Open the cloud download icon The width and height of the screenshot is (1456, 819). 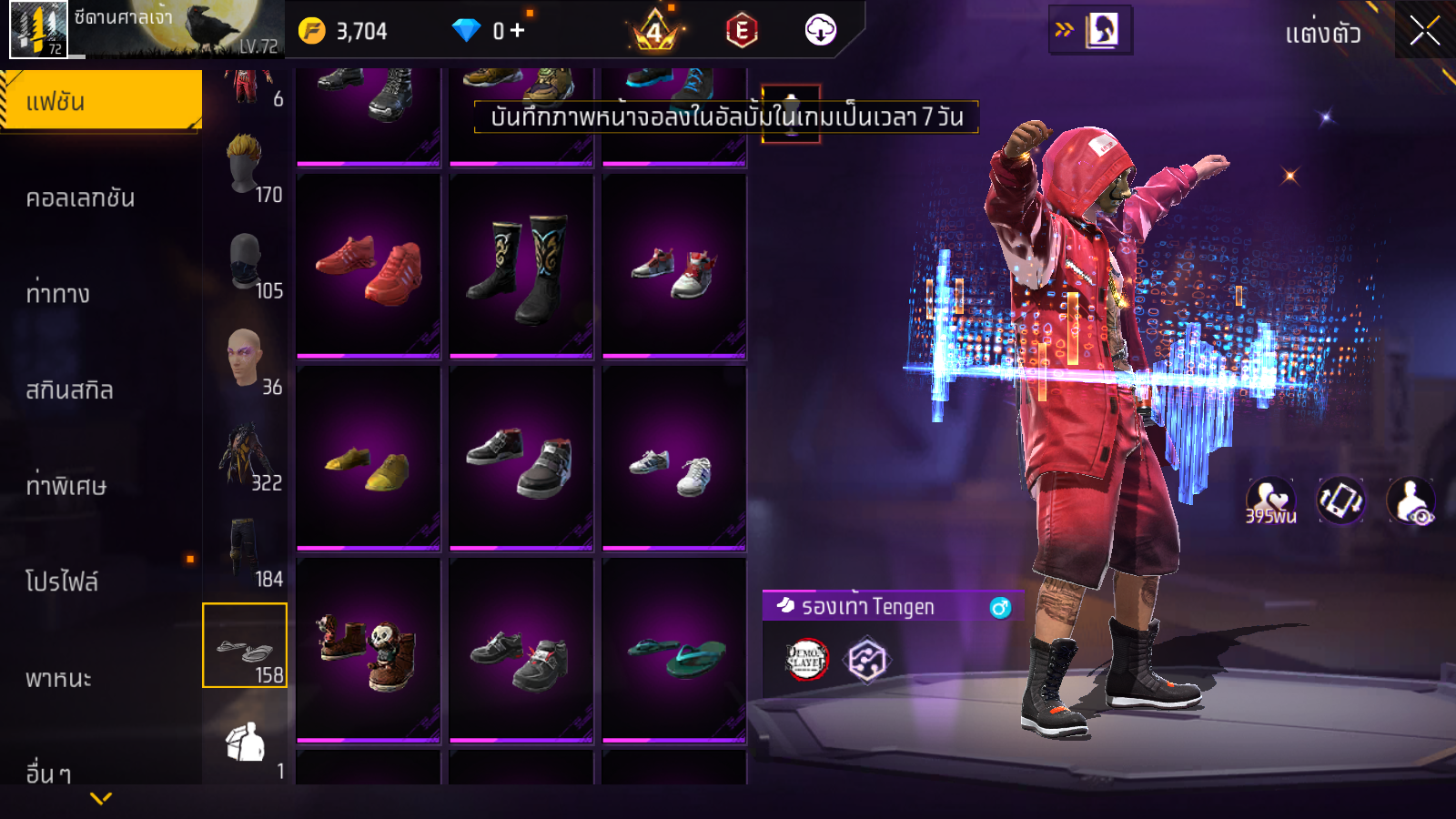tap(820, 30)
